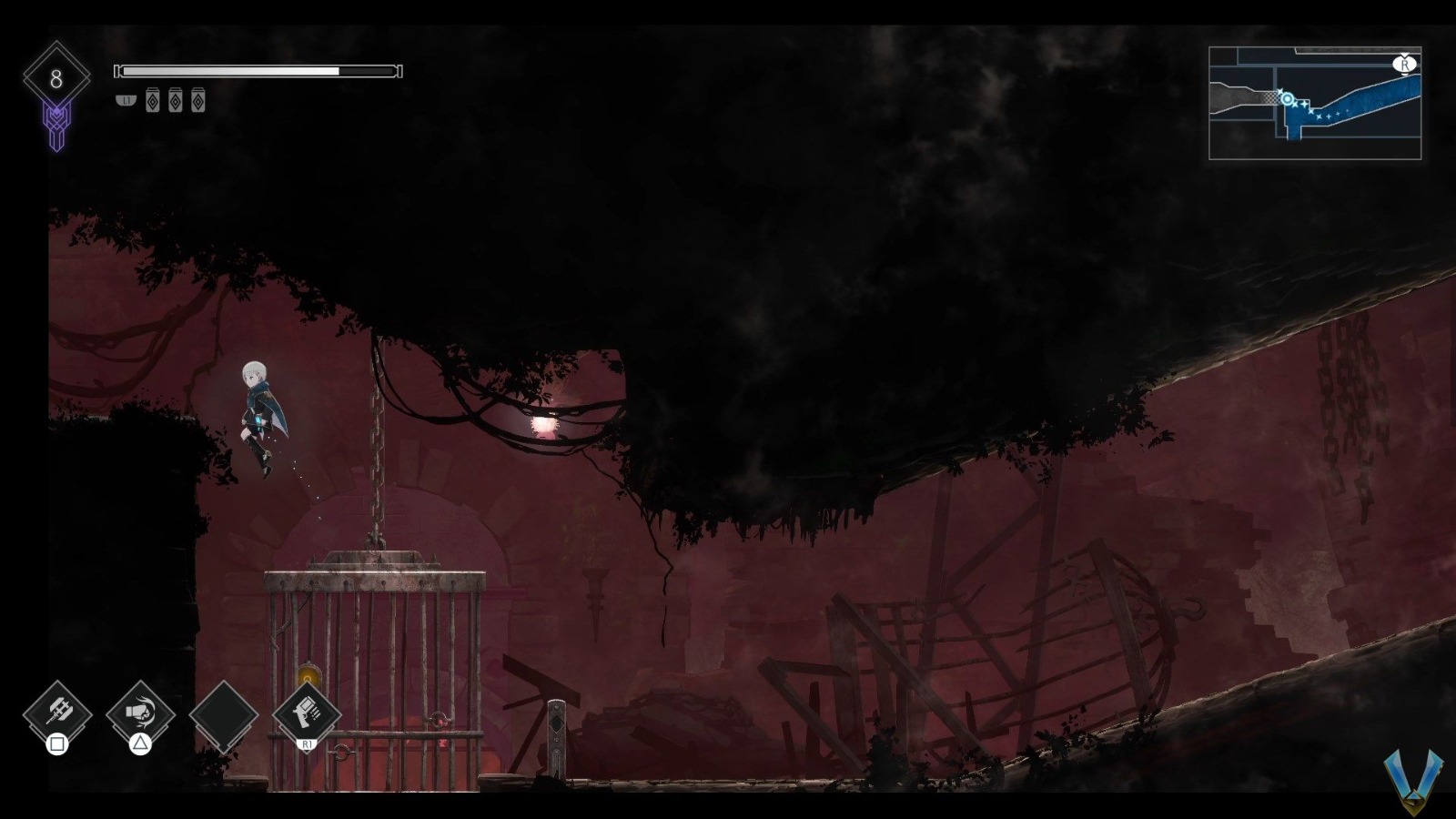Click the R1 label beneath the pistol skill
Screen dimensions: 1456x819
[x=306, y=744]
